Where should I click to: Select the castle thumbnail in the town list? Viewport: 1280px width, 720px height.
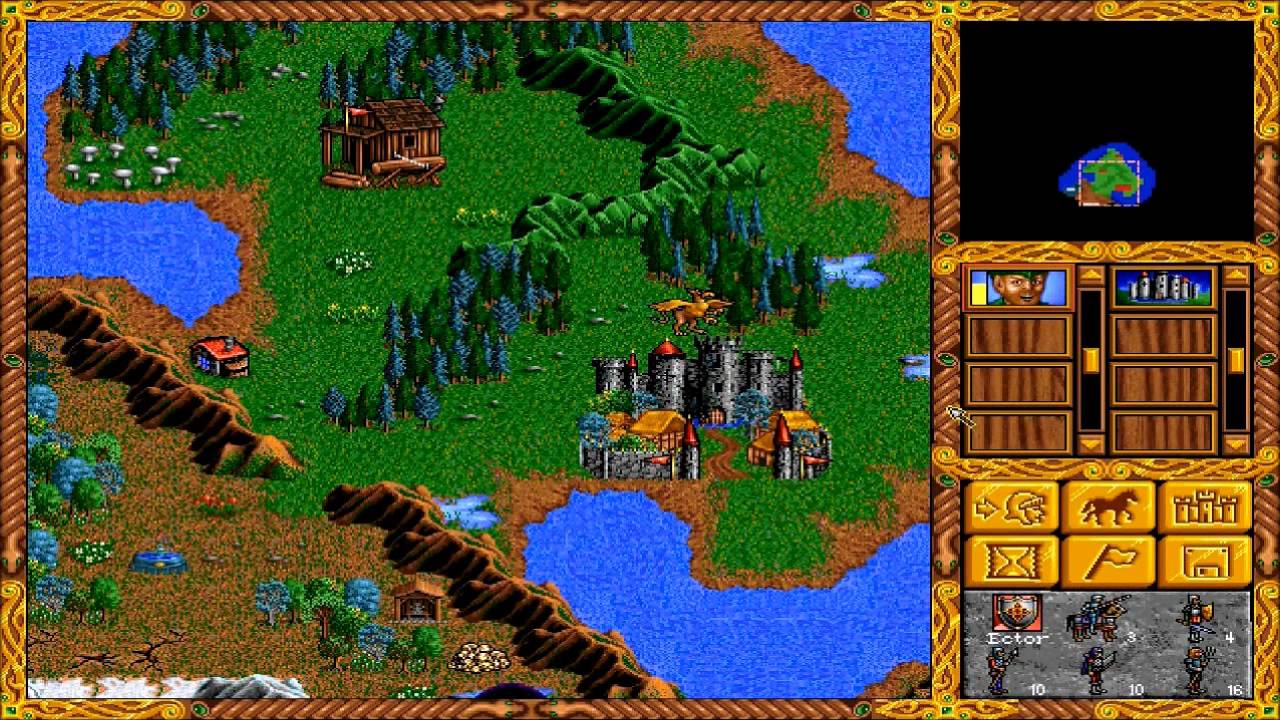click(1164, 289)
